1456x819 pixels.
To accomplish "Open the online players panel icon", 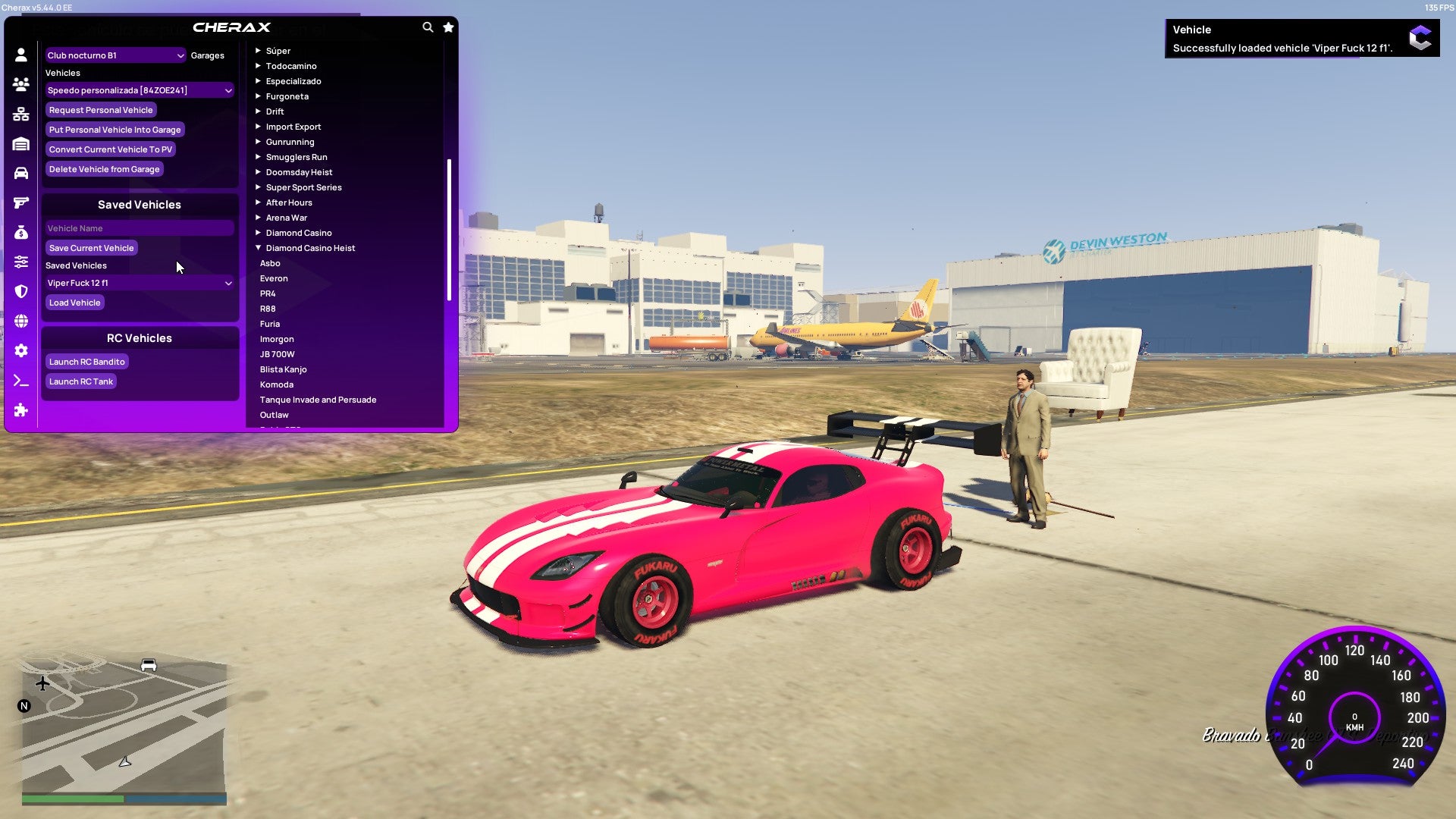I will tap(20, 84).
